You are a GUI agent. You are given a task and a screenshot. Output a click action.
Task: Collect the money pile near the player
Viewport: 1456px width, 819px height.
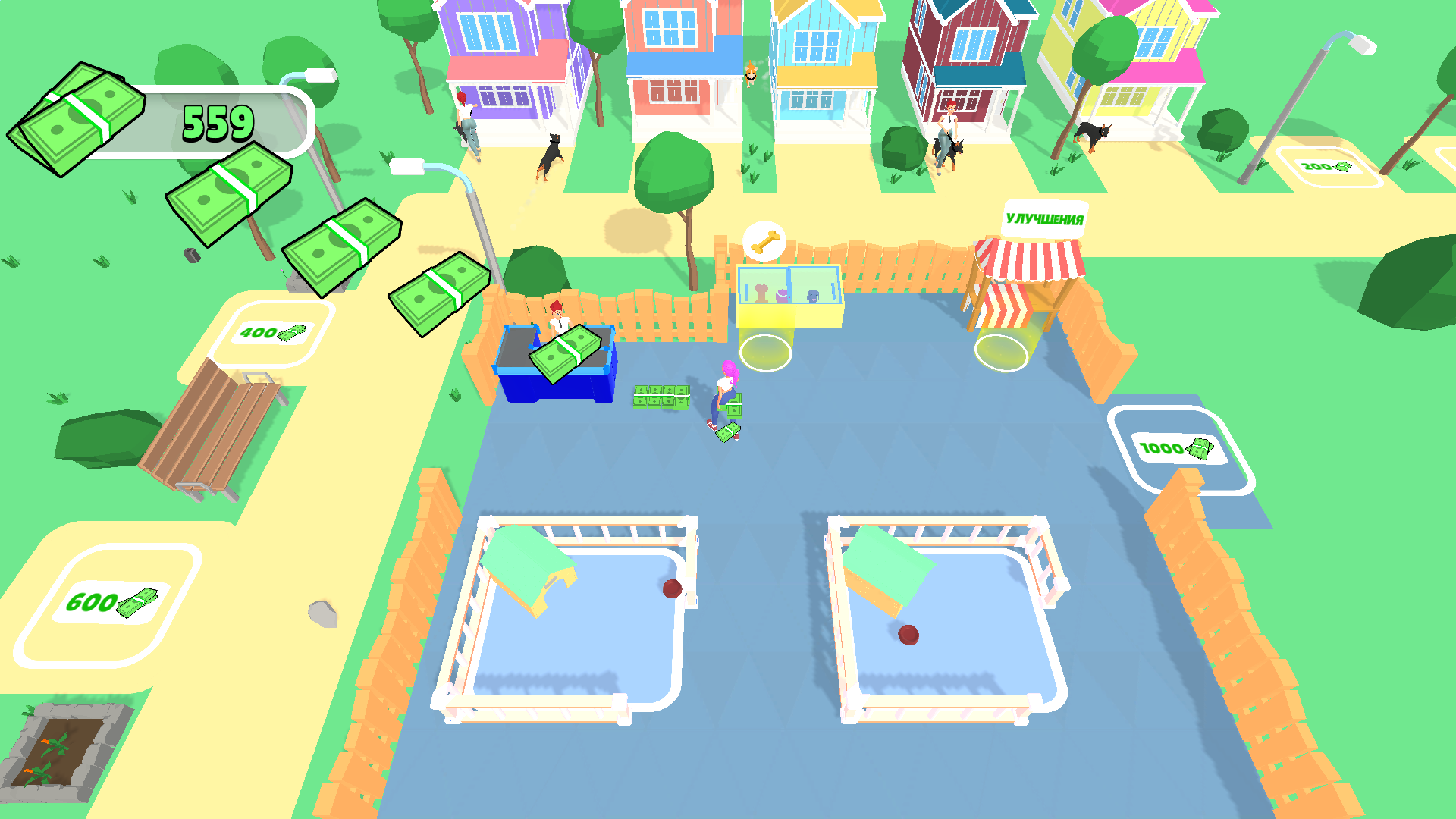click(x=661, y=396)
